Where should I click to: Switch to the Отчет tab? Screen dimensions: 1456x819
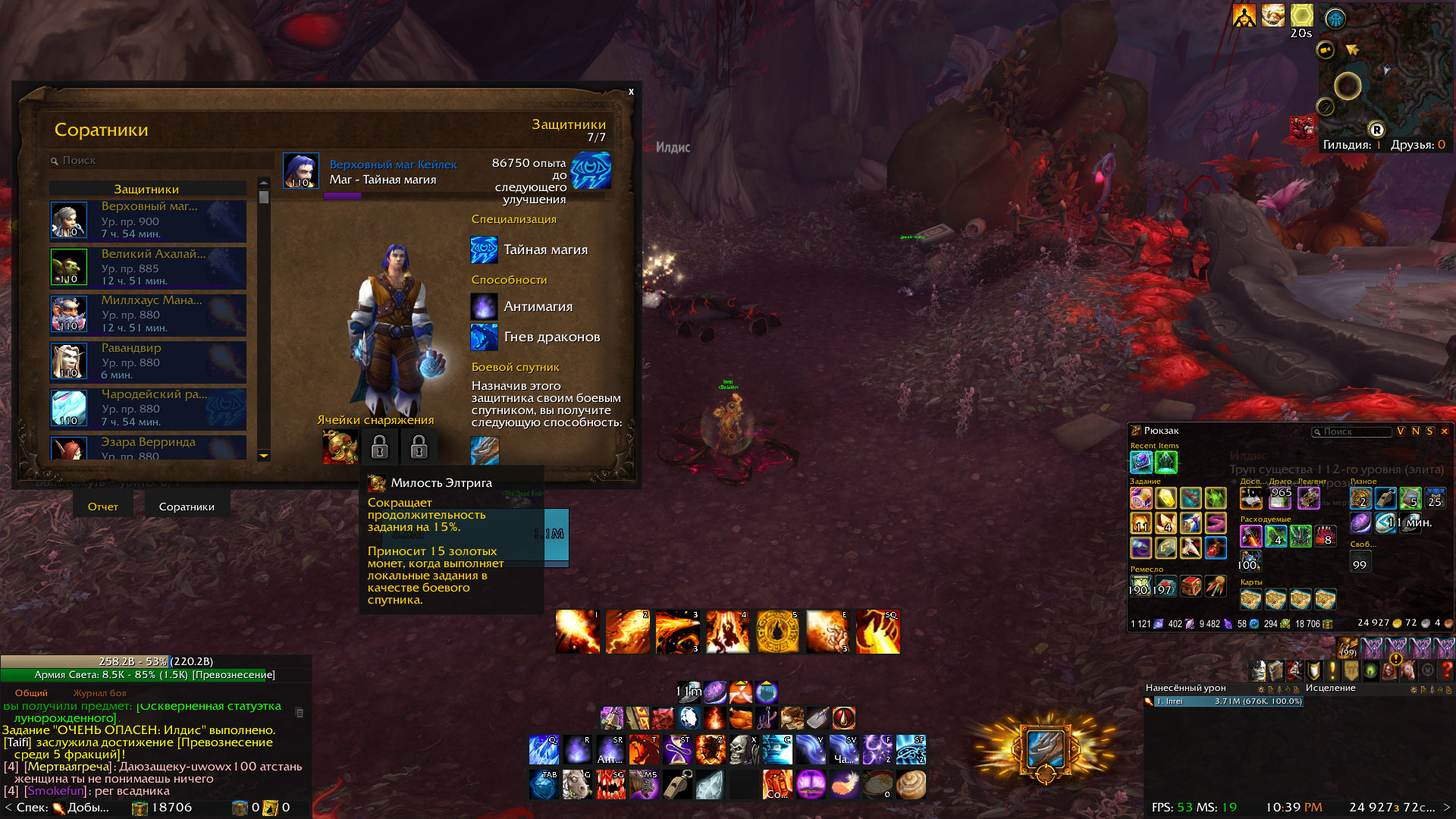click(x=103, y=507)
